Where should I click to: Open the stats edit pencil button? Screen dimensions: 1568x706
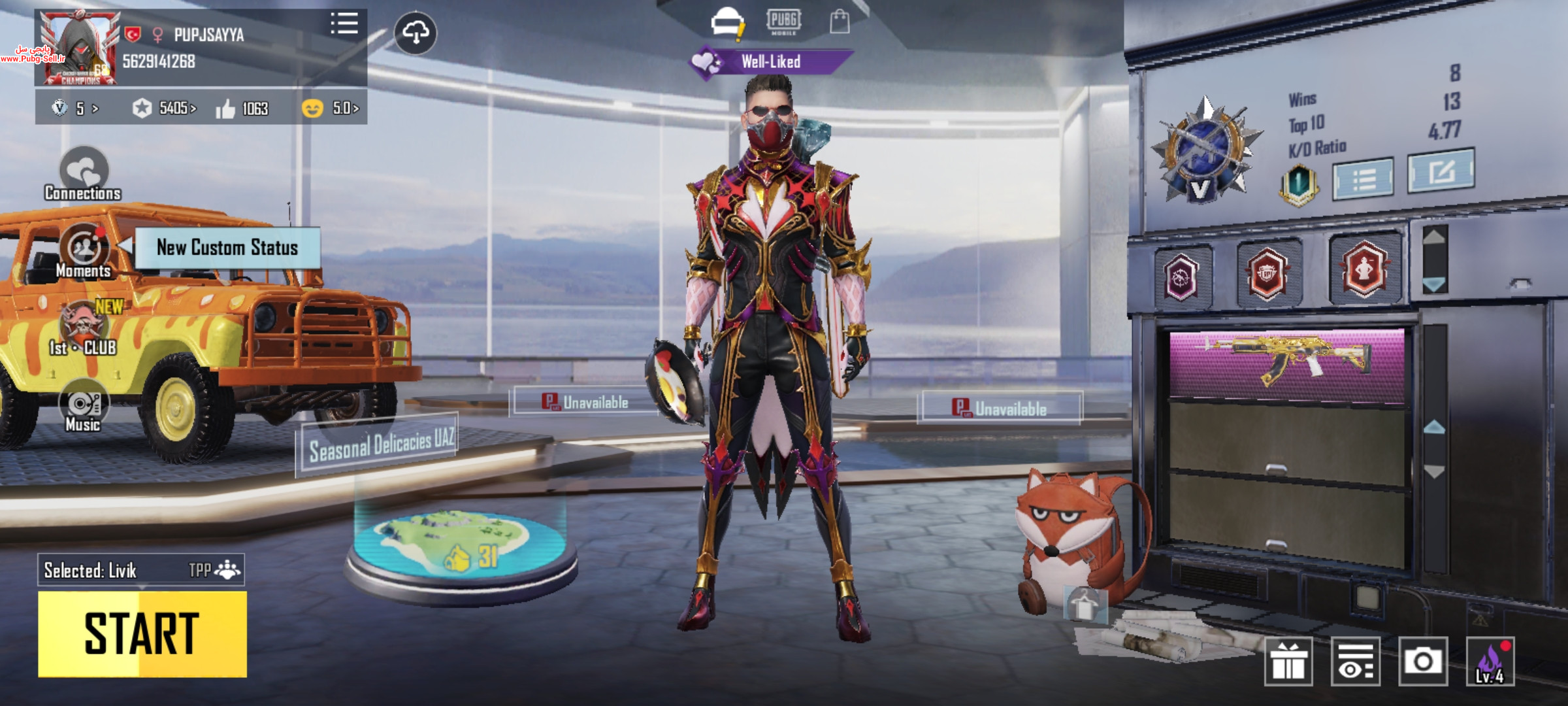(1440, 171)
